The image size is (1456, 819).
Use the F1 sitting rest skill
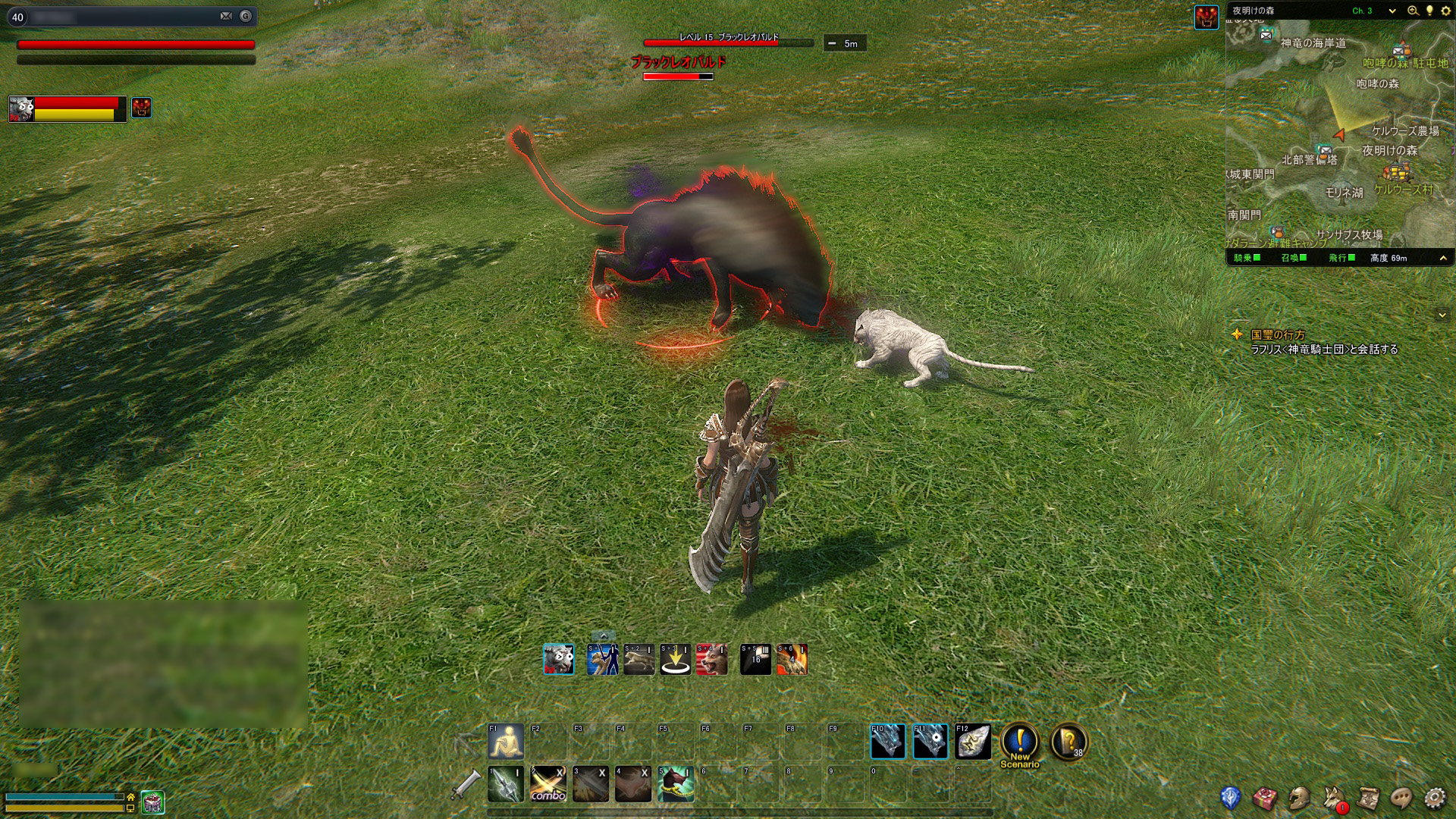click(x=506, y=742)
